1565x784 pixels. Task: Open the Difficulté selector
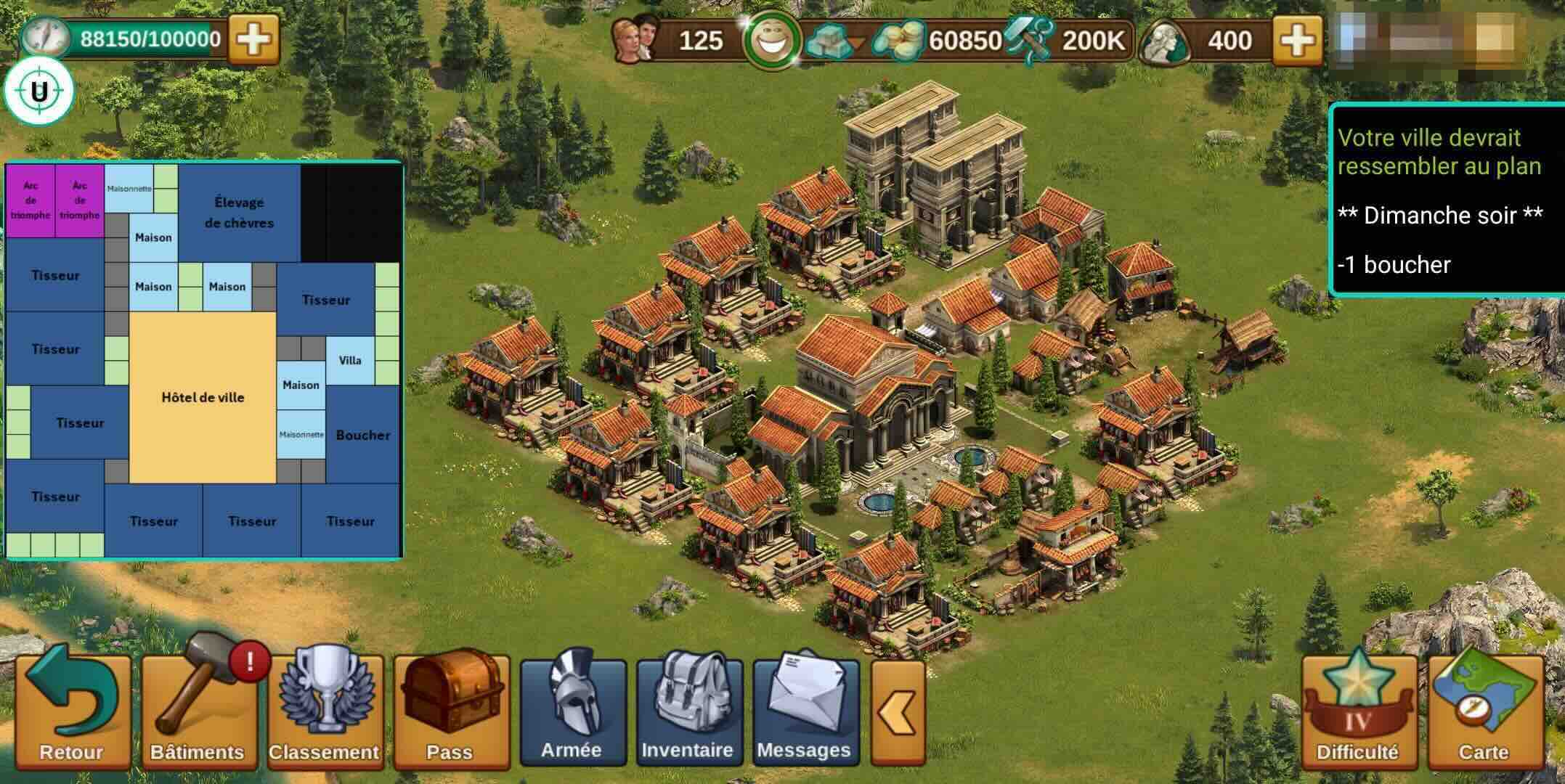[x=1357, y=711]
